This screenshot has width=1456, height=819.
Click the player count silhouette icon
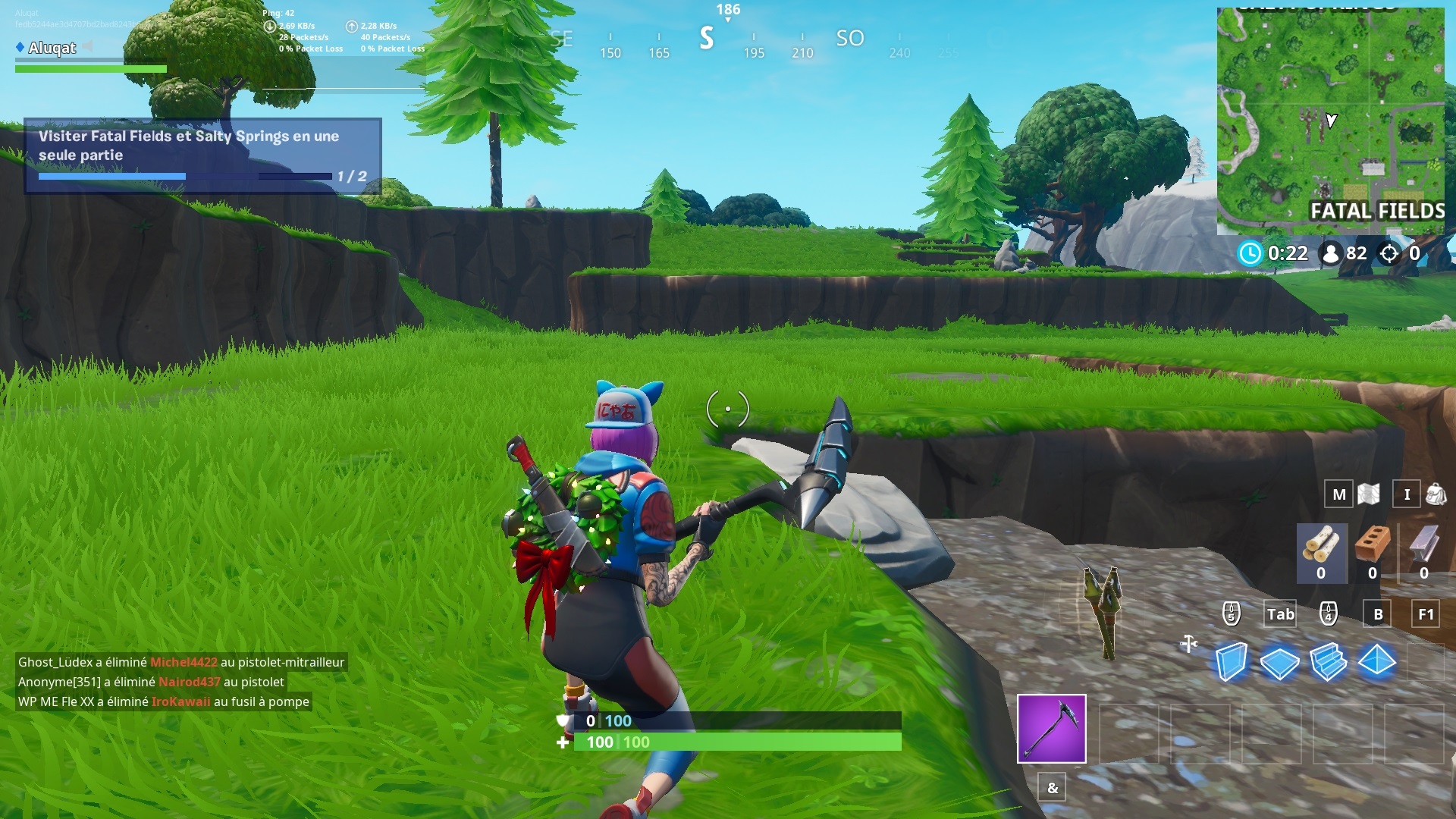tap(1331, 253)
